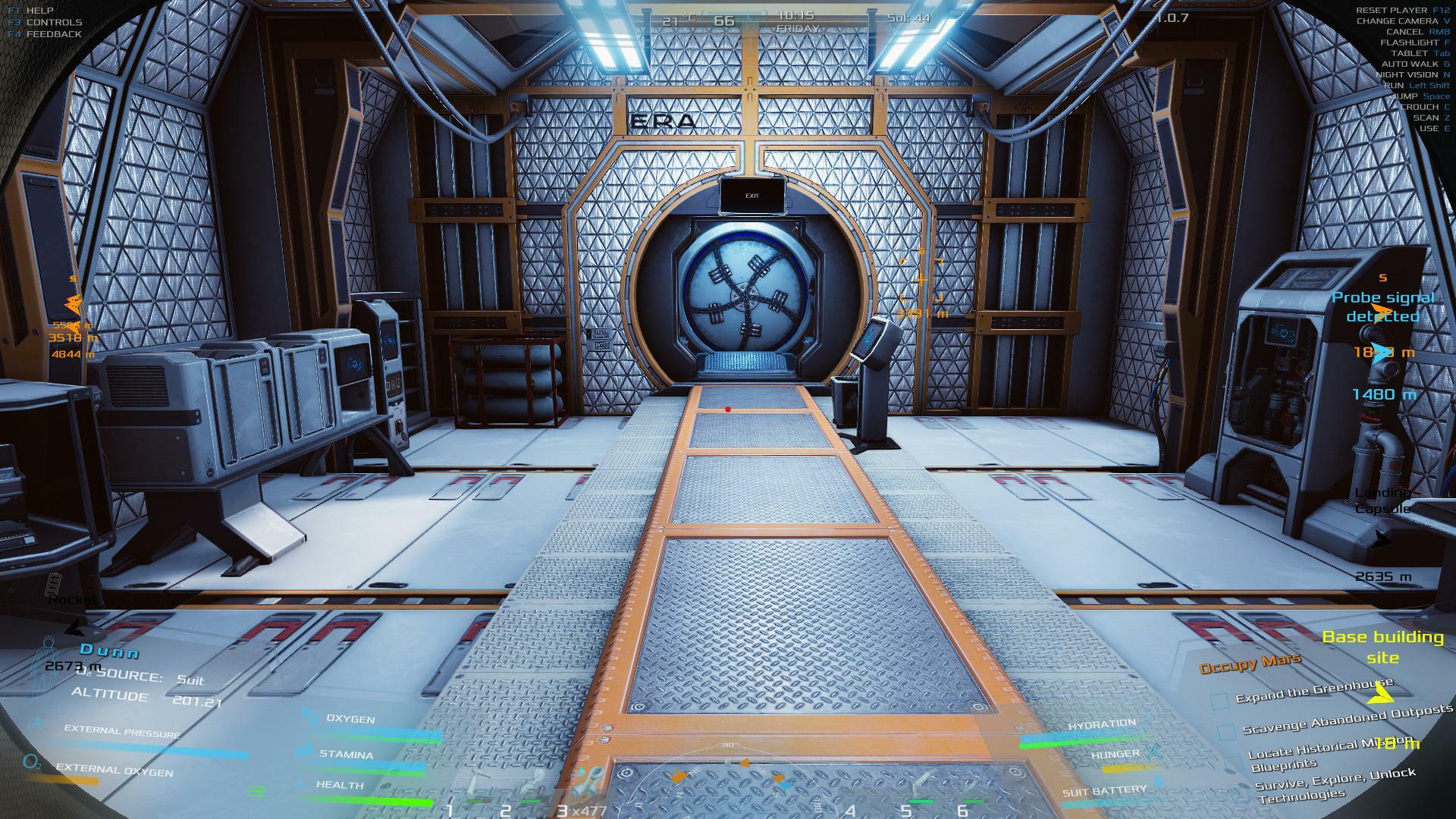Tick the Scavenge Abandoned Outposts objective checkbox

click(1226, 733)
